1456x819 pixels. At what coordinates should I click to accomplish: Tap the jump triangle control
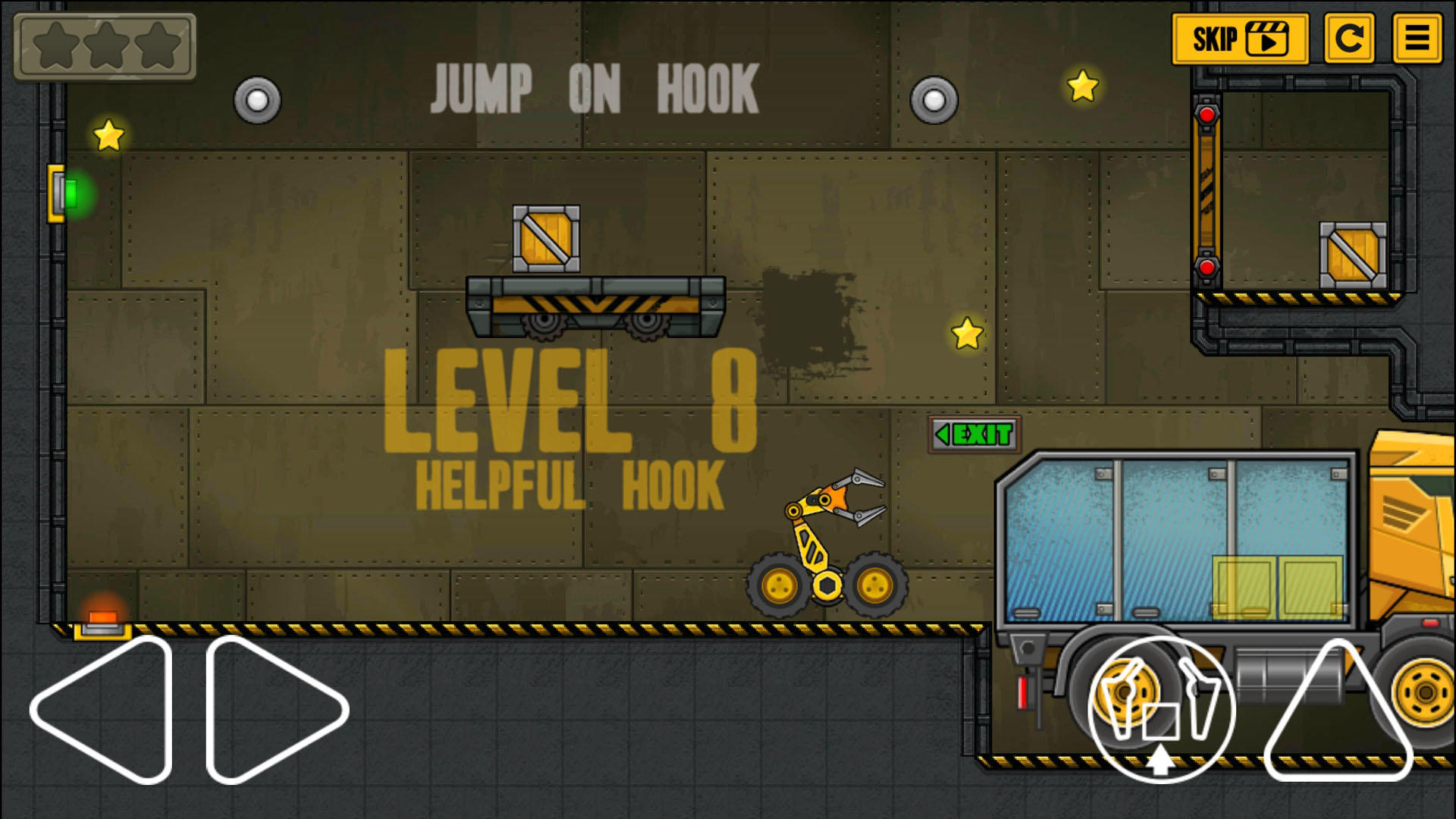1337,720
